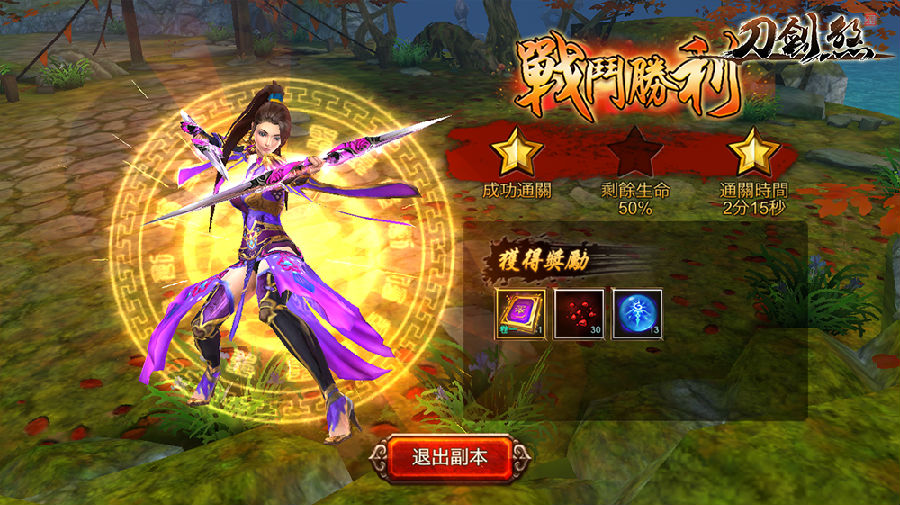Viewport: 900px width, 505px height.
Task: Select the purple skill book reward
Action: pyautogui.click(x=521, y=314)
